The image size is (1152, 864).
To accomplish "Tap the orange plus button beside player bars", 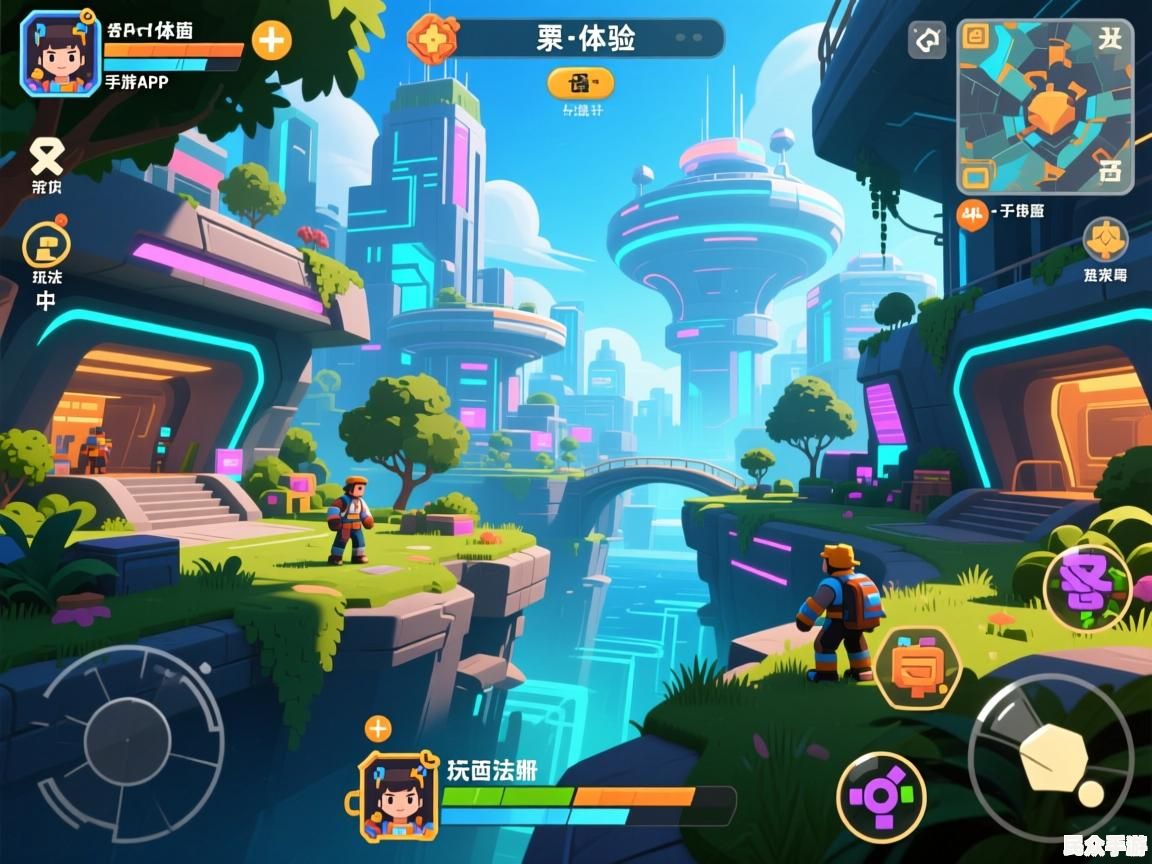I will 271,41.
